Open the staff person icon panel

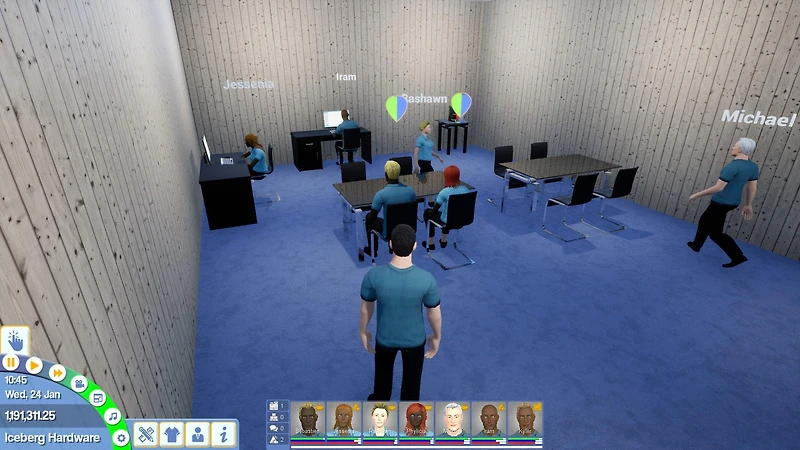tap(198, 435)
